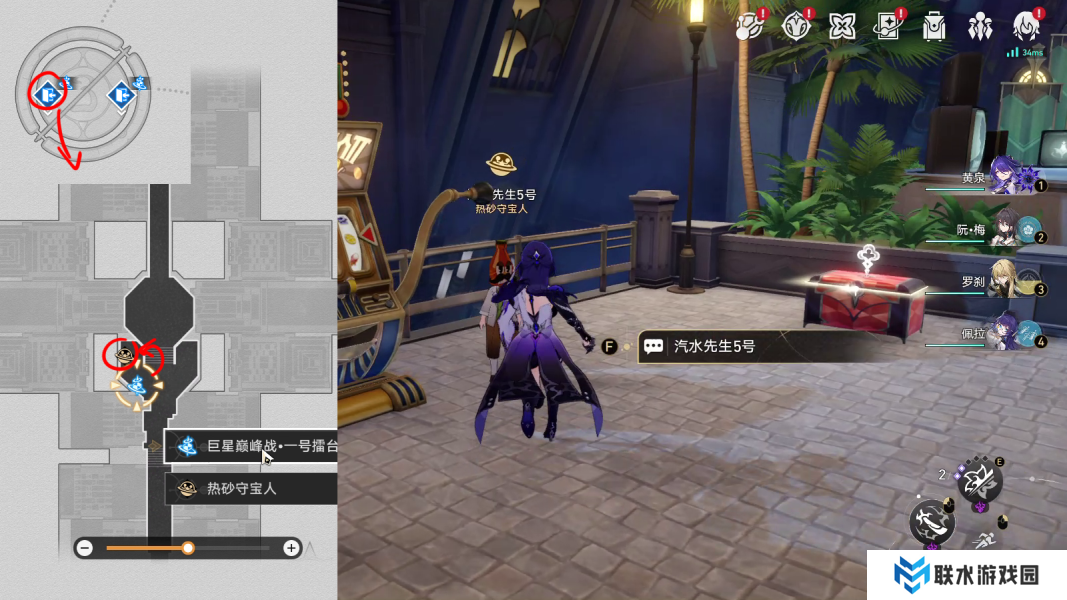Open the card-with-star warp icon
Screen dimensions: 1067x600
click(x=886, y=26)
